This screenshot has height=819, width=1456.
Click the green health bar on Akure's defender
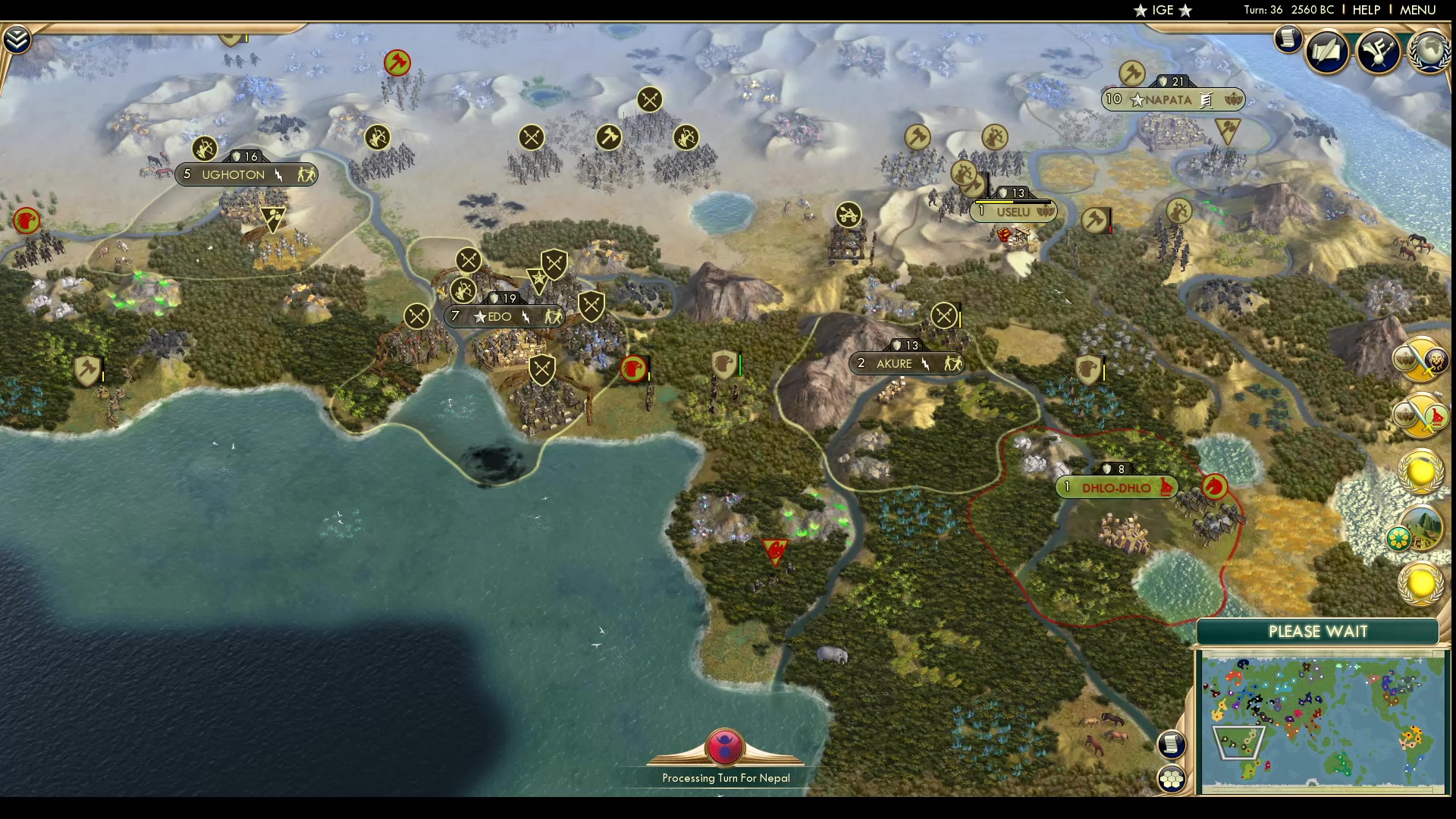(x=739, y=364)
